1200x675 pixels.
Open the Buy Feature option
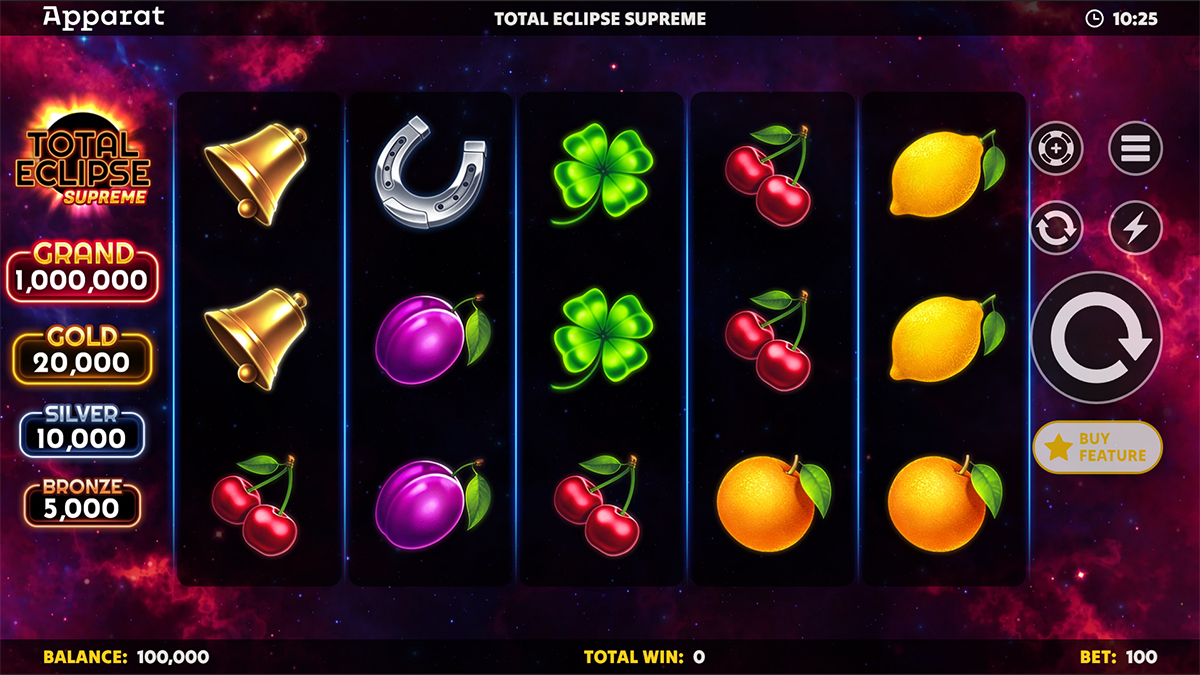coord(1097,447)
